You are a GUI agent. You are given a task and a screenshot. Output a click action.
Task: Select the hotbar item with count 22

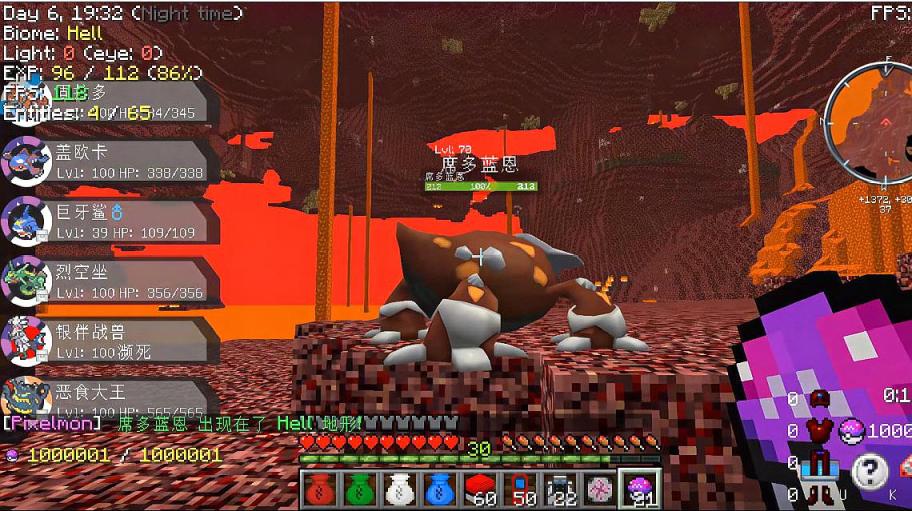[560, 488]
